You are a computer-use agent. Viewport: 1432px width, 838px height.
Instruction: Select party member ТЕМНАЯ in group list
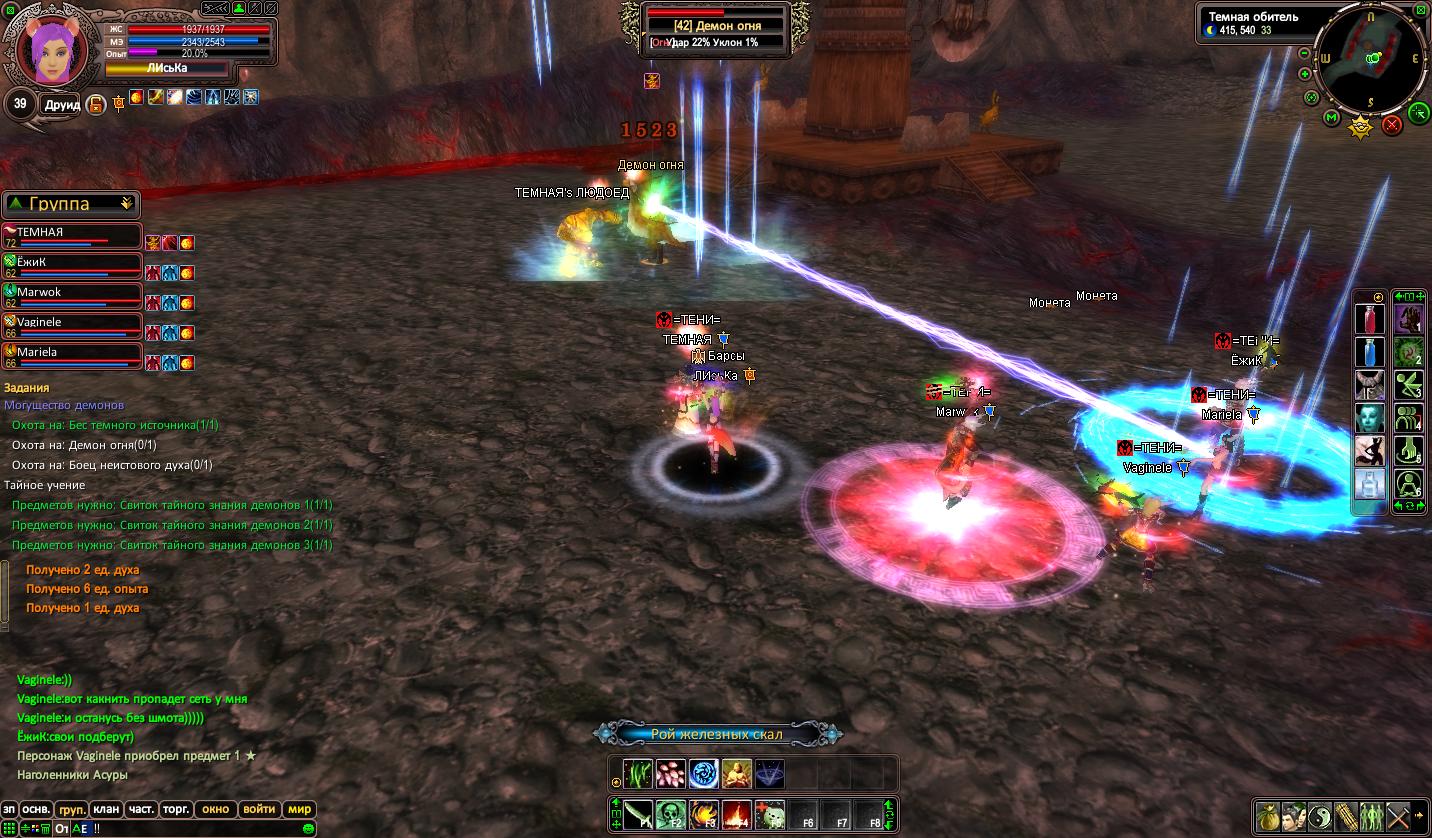click(70, 235)
